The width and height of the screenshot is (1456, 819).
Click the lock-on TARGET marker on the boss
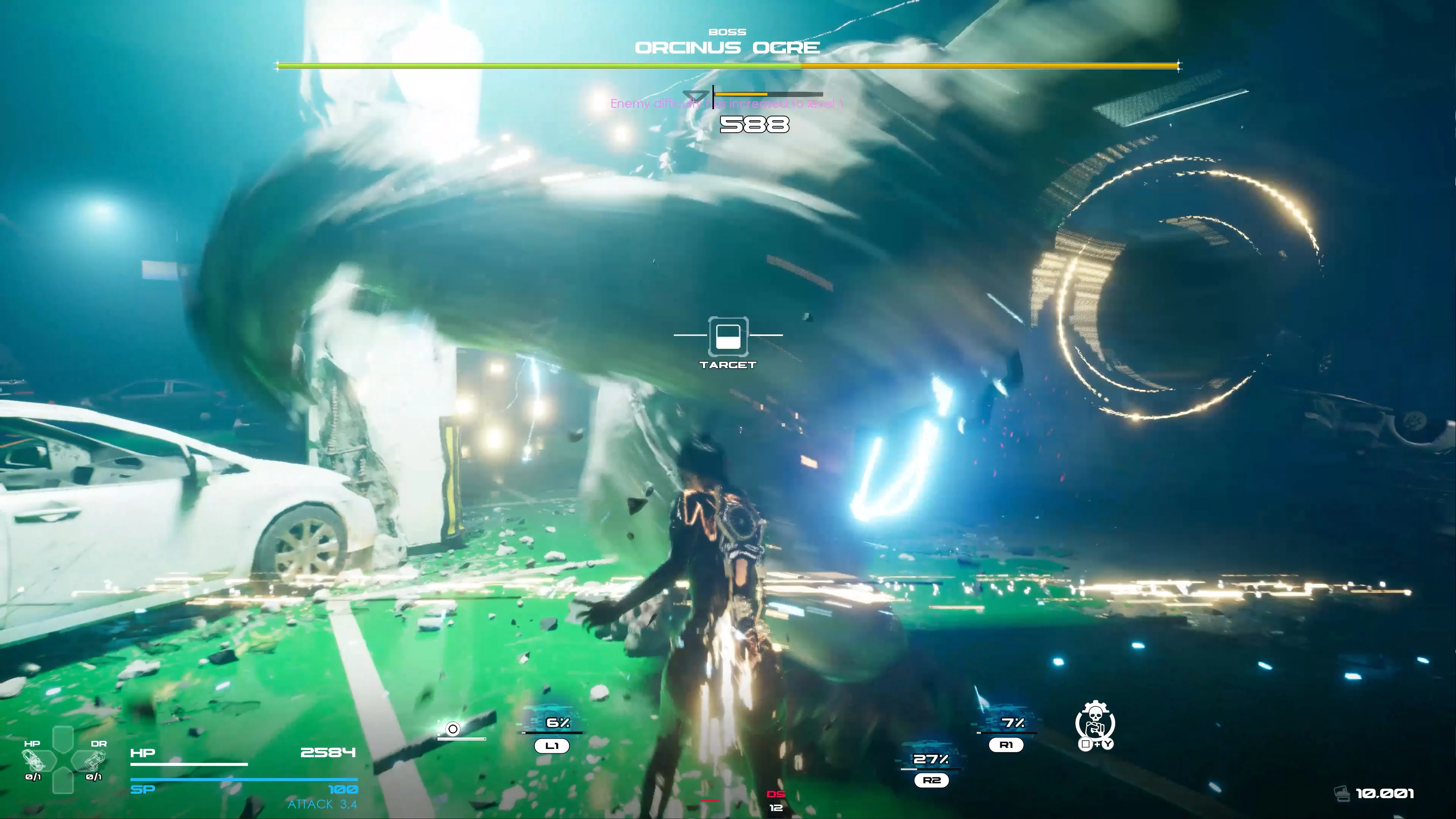[x=728, y=336]
